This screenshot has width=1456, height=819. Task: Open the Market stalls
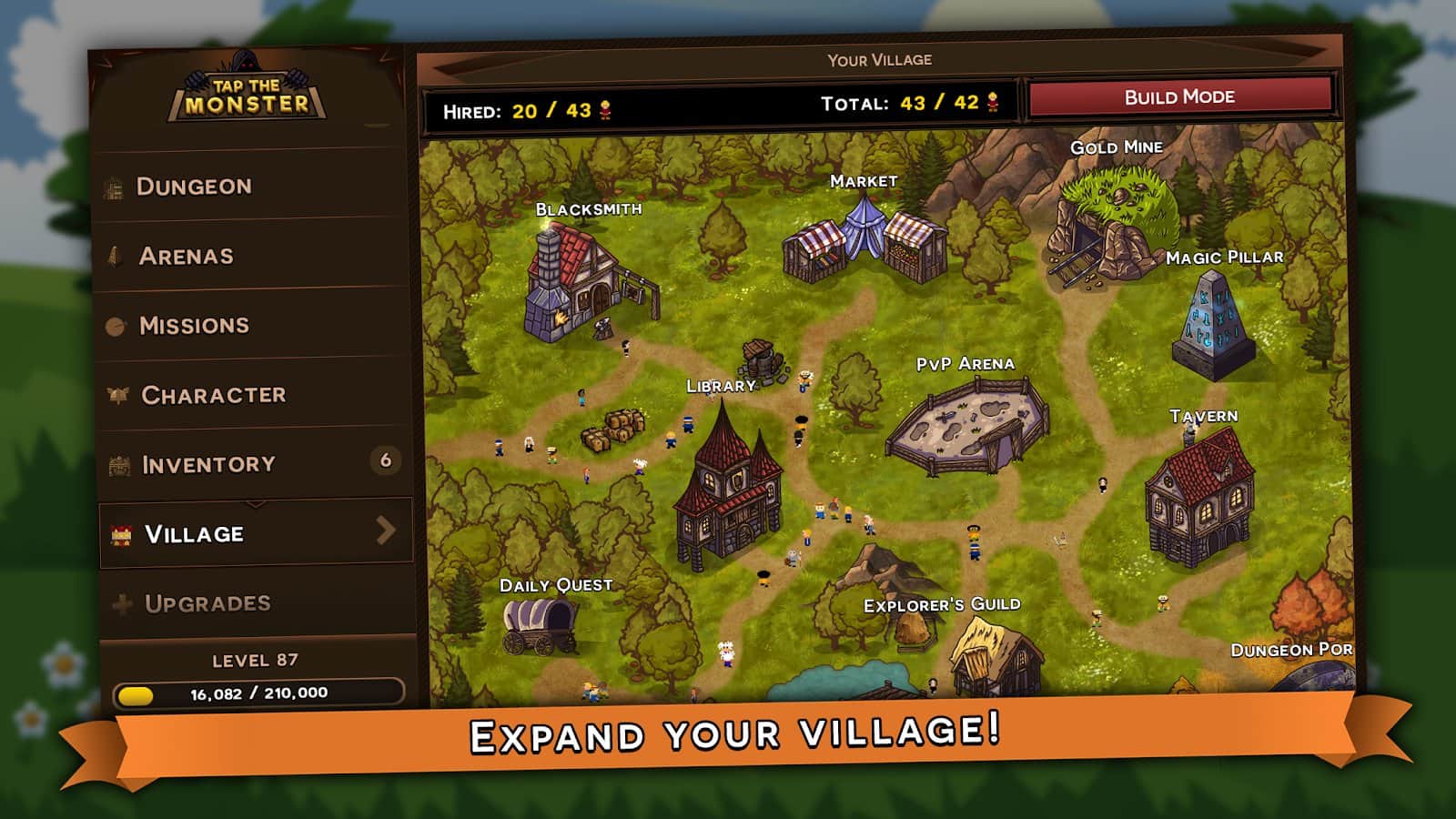tap(864, 241)
